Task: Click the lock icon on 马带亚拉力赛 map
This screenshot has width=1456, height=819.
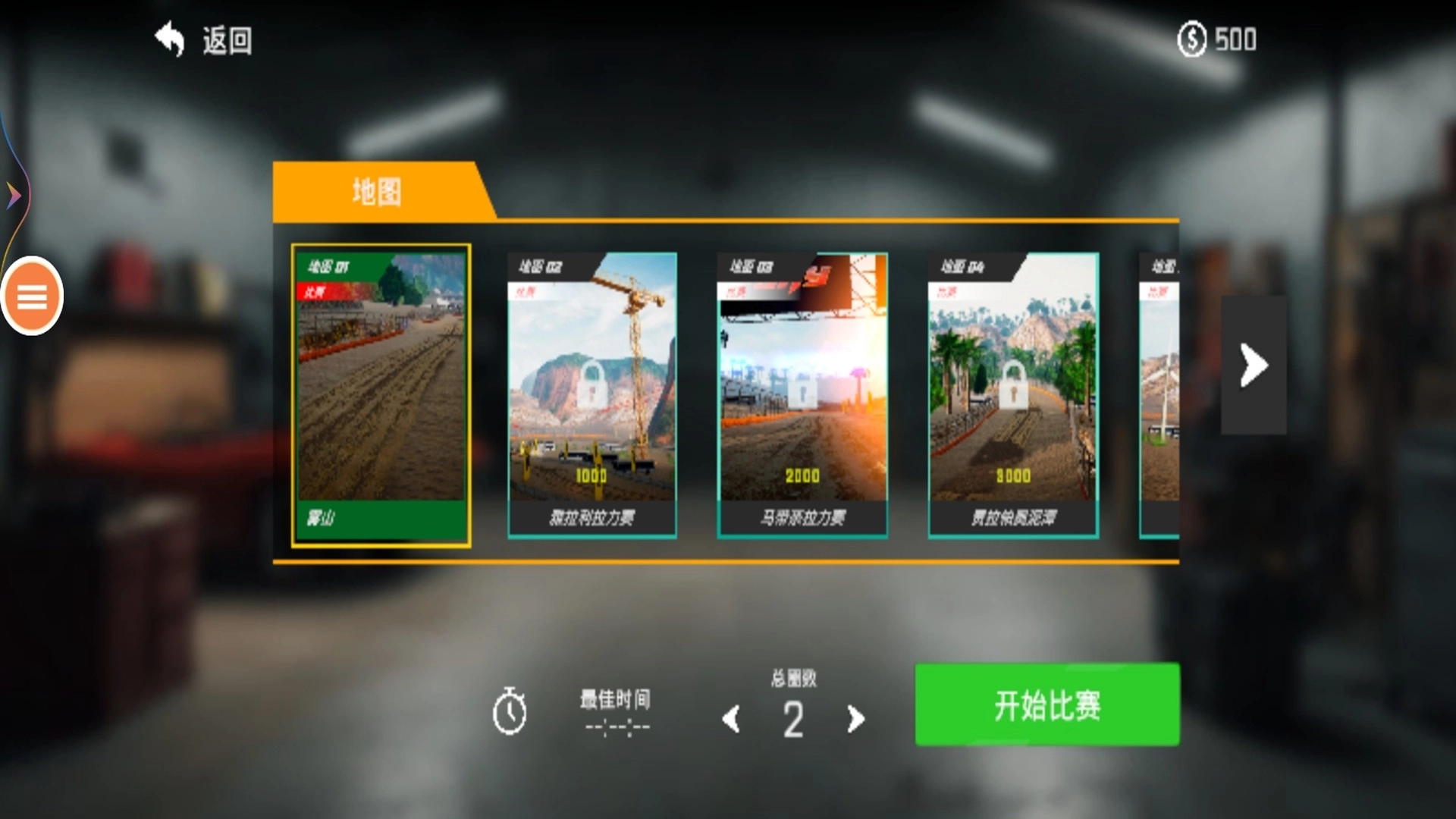Action: click(x=802, y=389)
